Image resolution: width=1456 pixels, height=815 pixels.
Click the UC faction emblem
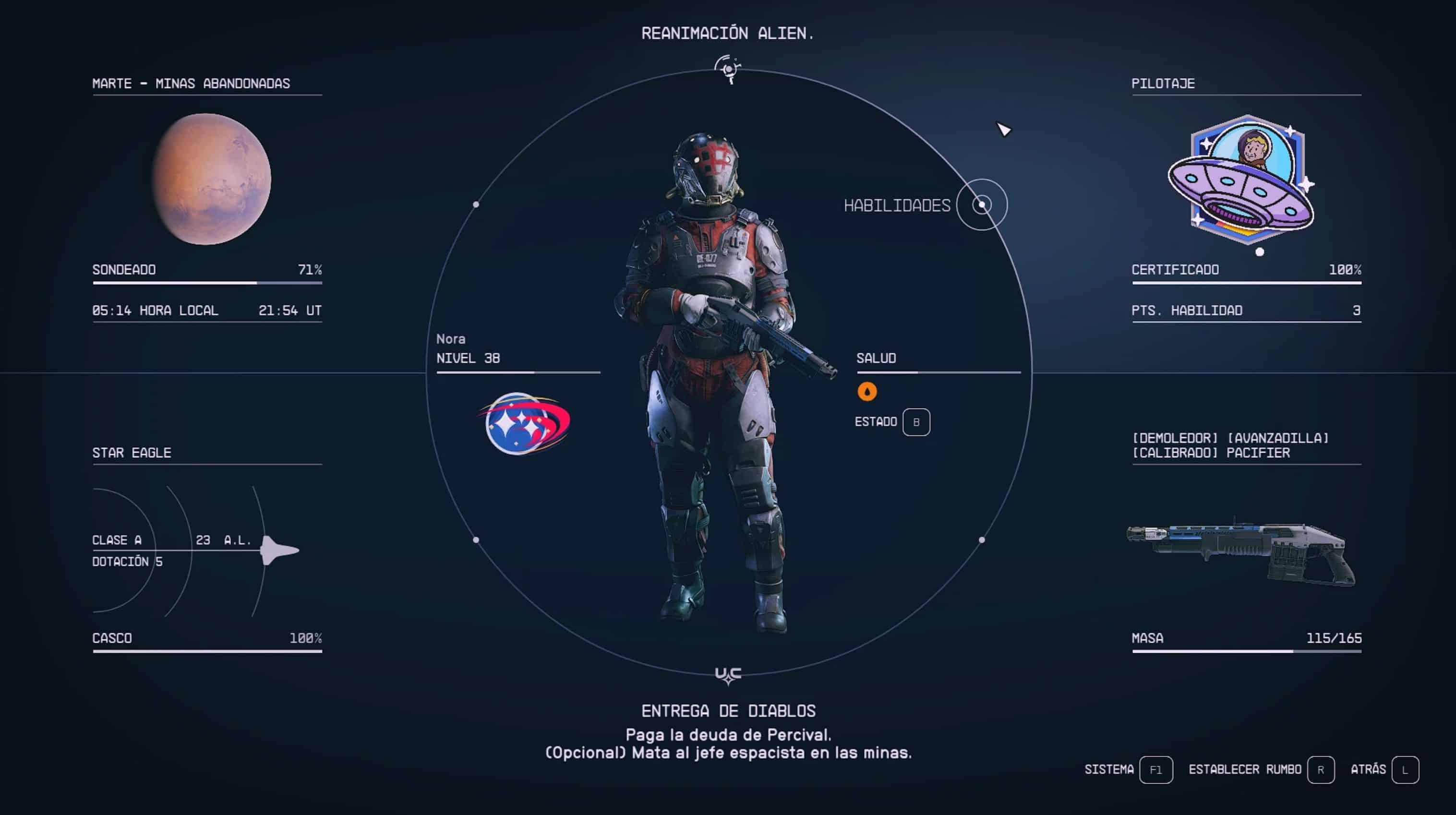click(728, 675)
